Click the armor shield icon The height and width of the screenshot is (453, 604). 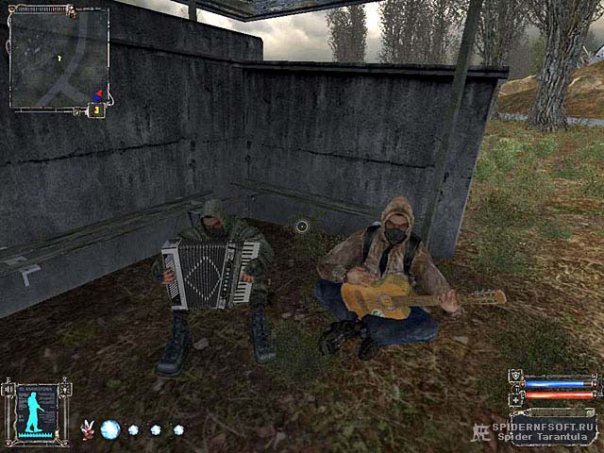tap(516, 381)
